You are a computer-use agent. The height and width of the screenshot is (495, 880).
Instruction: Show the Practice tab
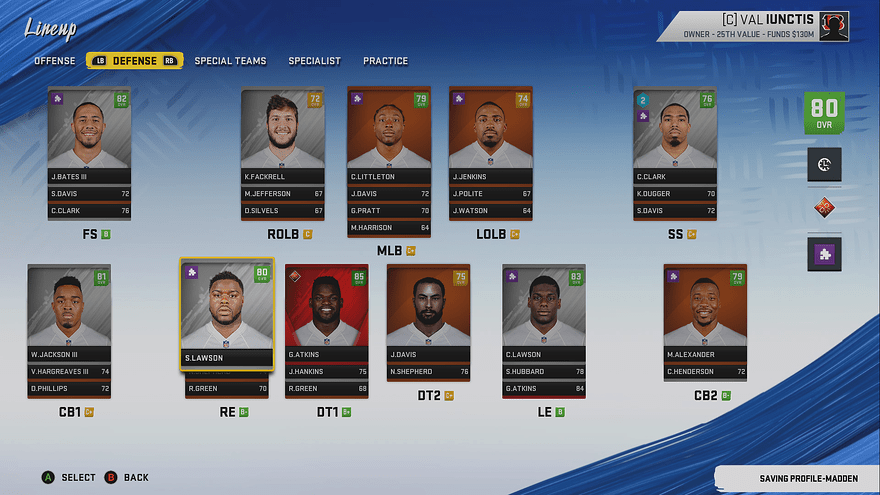tap(385, 61)
